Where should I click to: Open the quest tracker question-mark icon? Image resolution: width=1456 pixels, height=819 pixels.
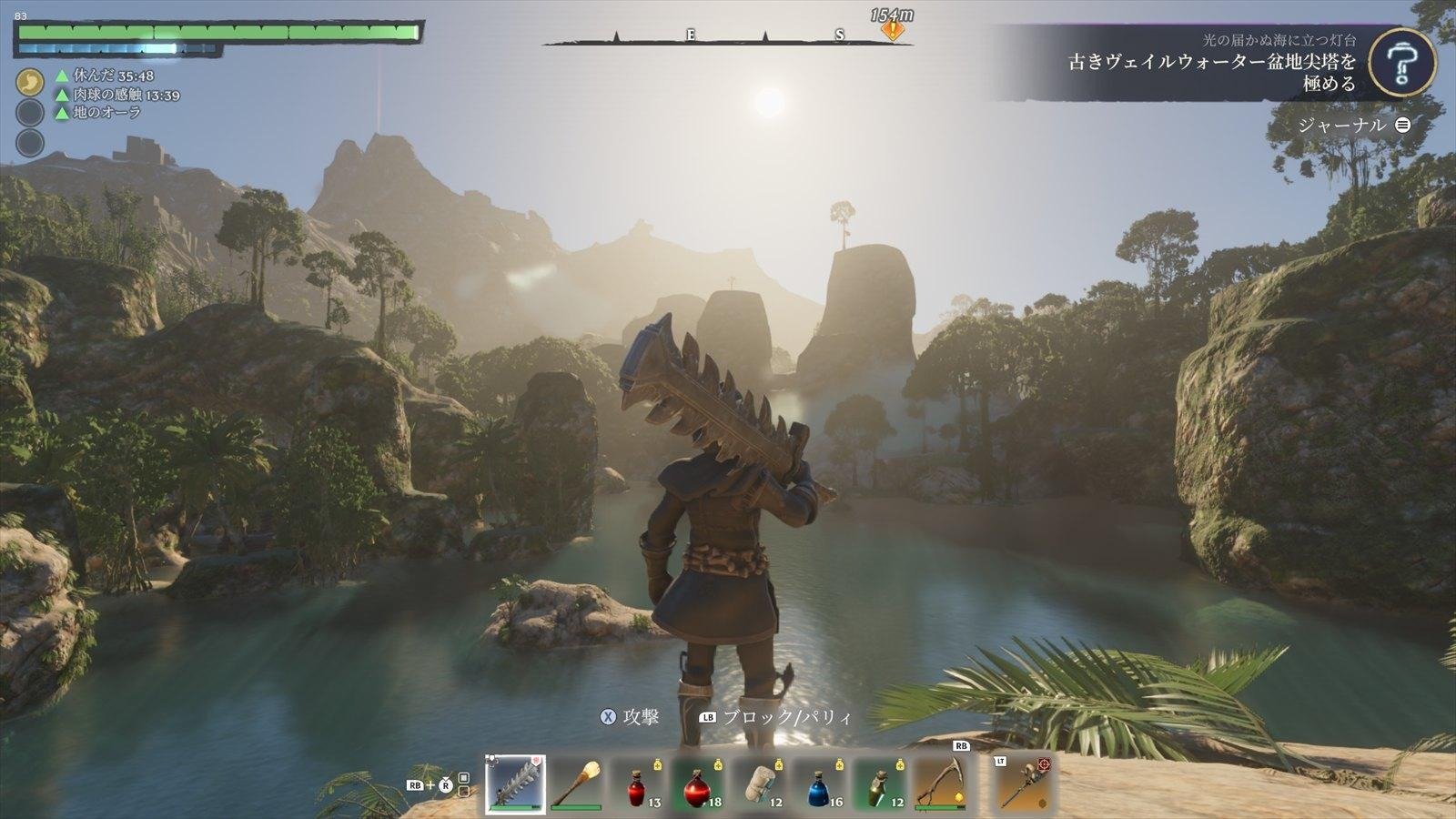pos(1402,61)
